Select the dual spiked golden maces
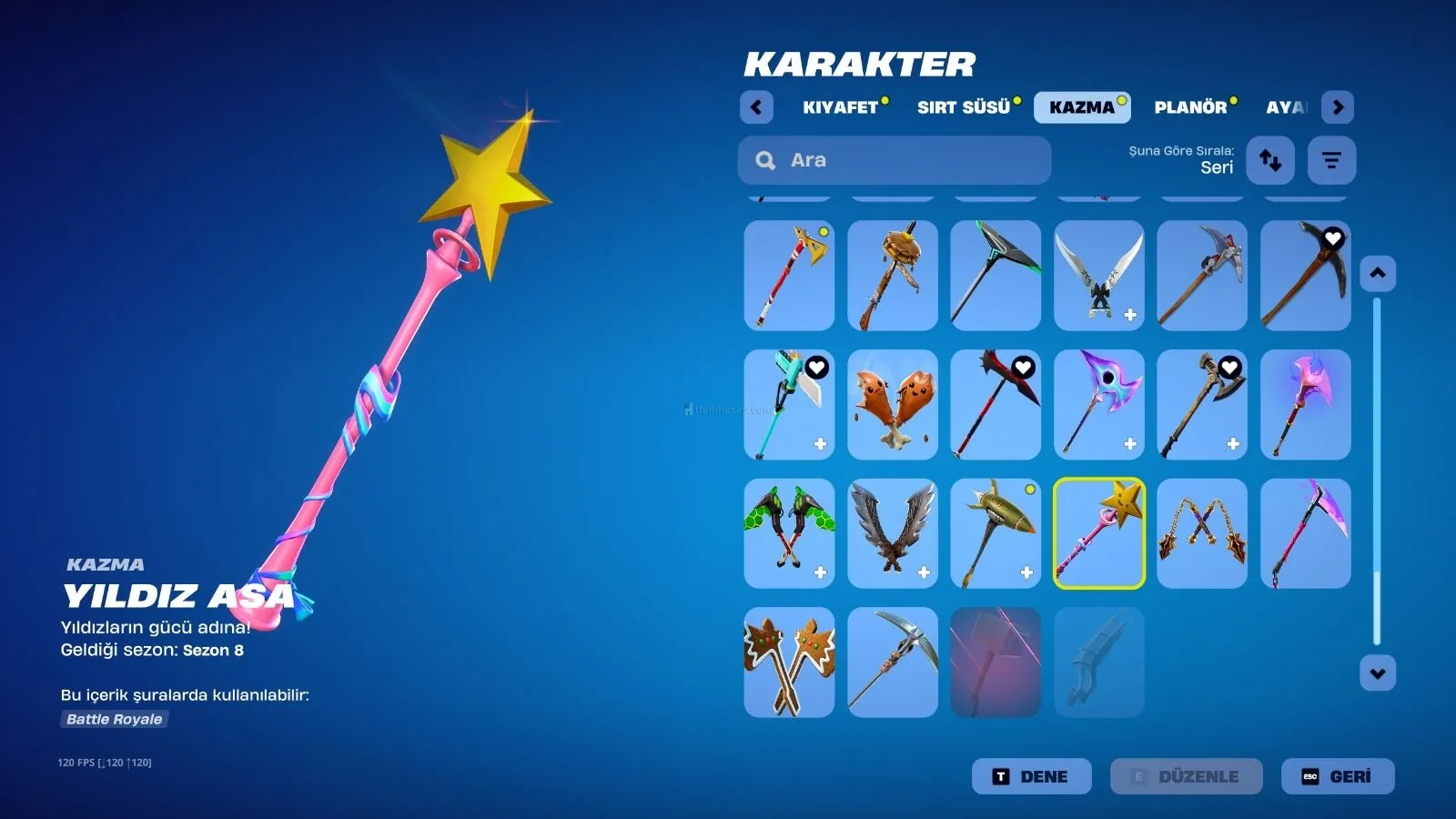This screenshot has width=1456, height=819. click(x=1201, y=533)
